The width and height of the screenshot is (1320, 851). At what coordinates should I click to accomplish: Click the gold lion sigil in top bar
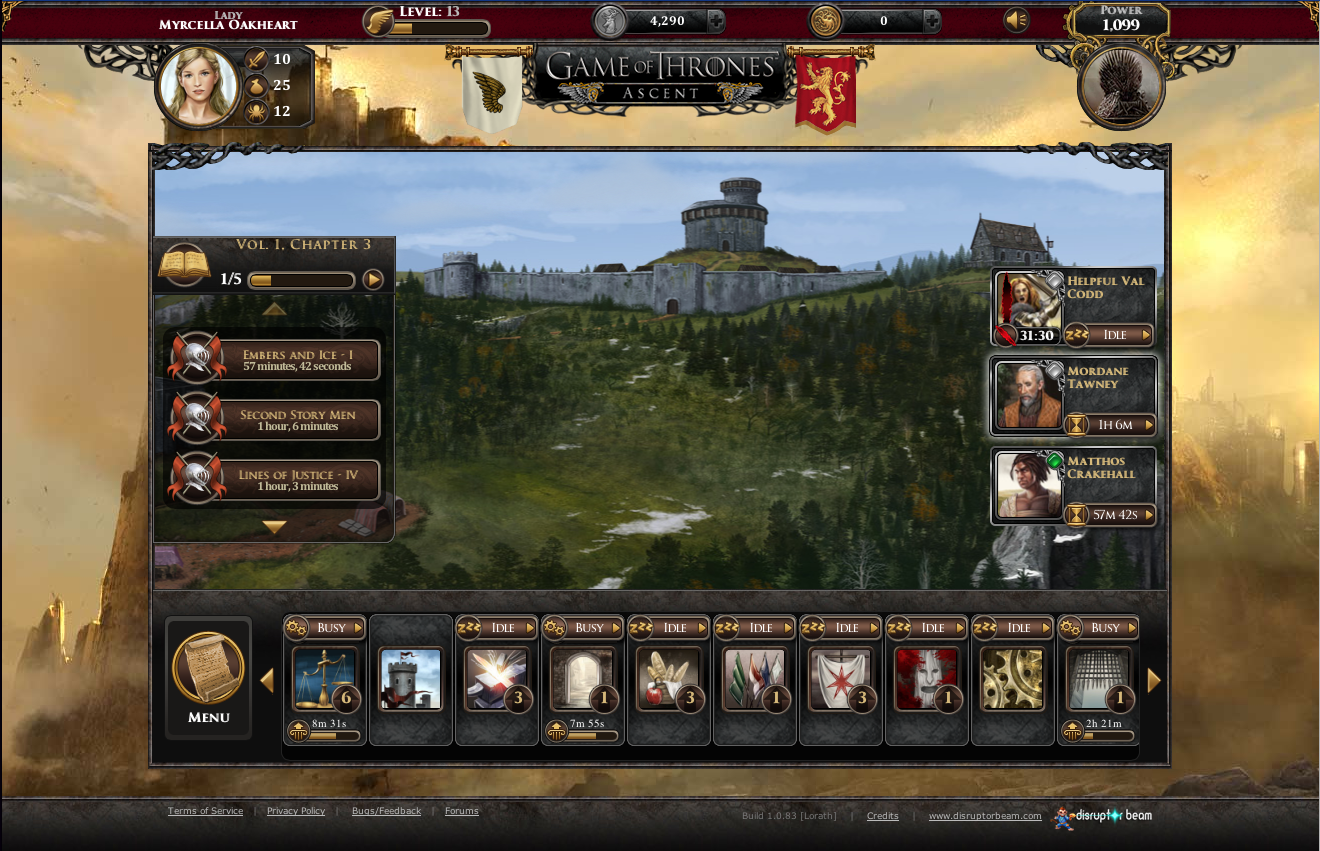[825, 19]
